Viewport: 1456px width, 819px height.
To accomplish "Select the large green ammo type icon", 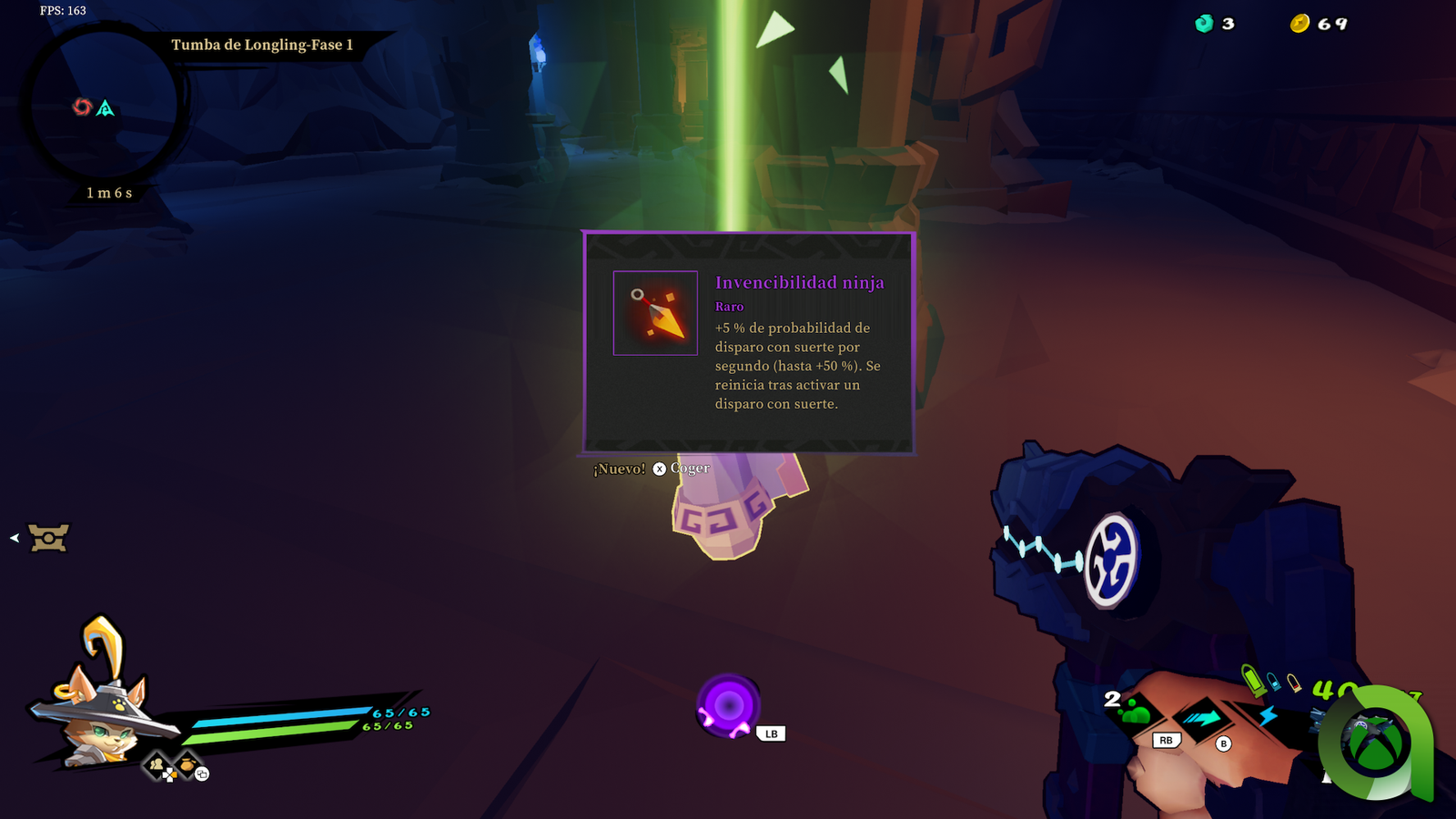I will pyautogui.click(x=1253, y=680).
